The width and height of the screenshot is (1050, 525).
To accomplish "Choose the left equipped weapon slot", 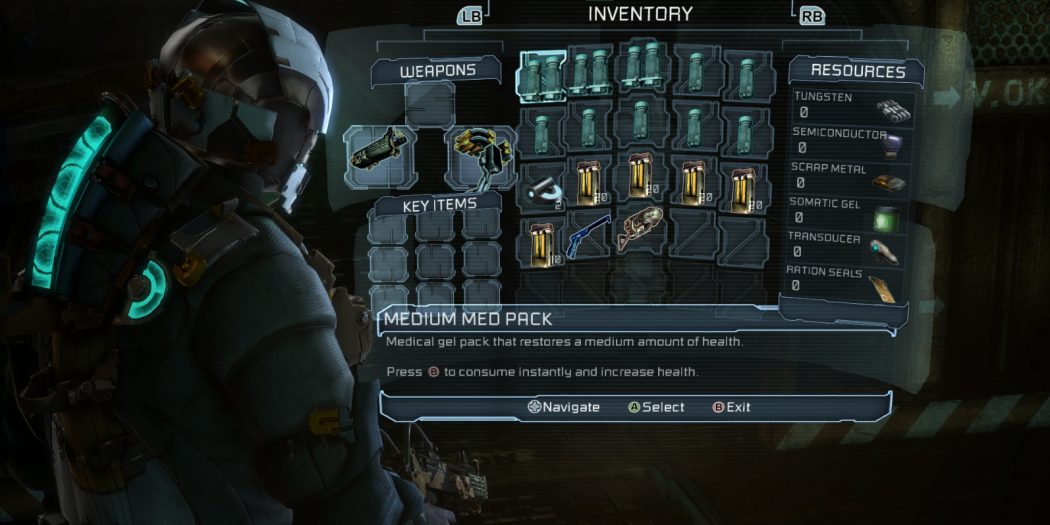I will [x=379, y=154].
